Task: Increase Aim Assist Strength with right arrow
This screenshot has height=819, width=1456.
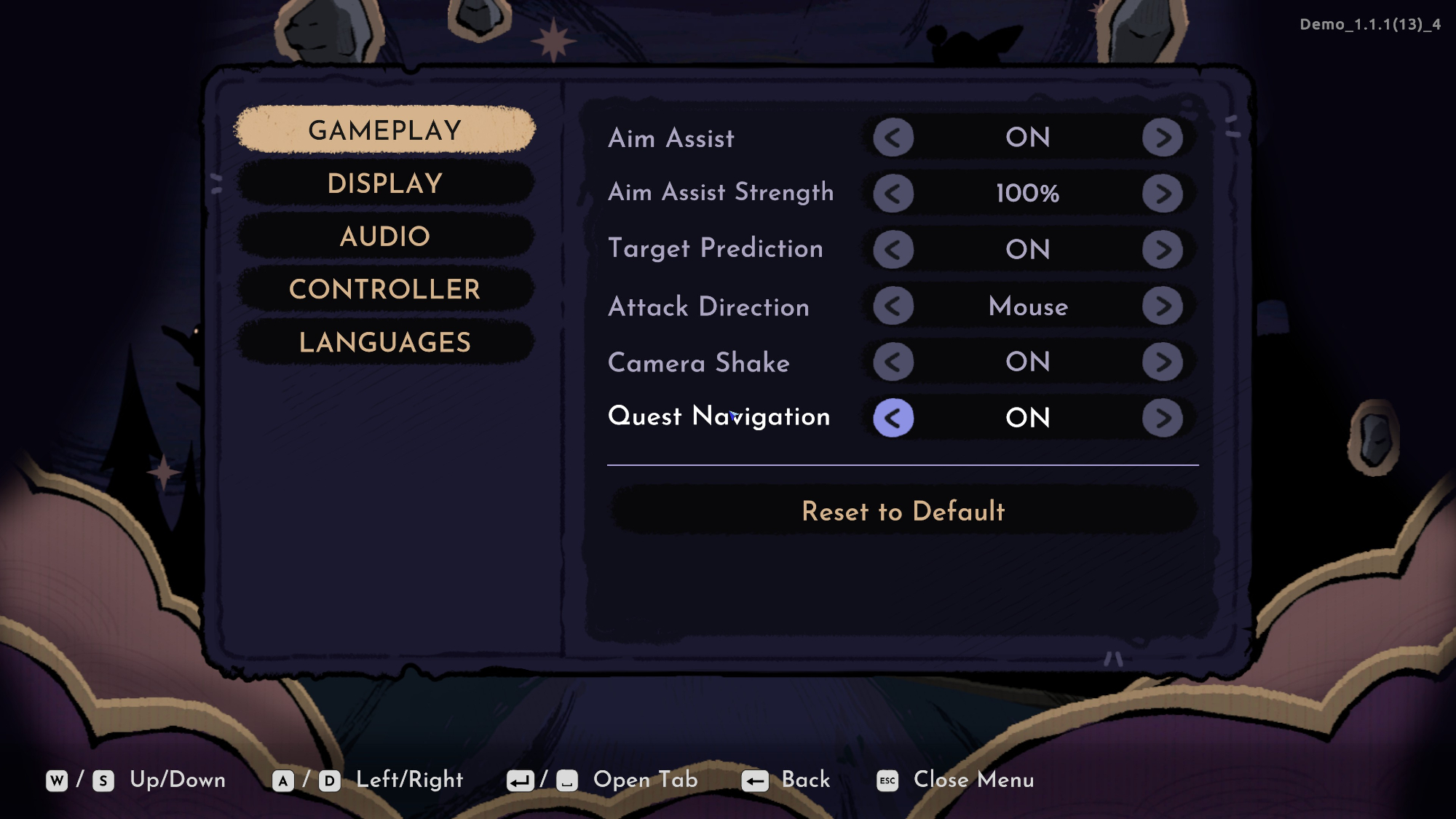Action: click(x=1162, y=194)
